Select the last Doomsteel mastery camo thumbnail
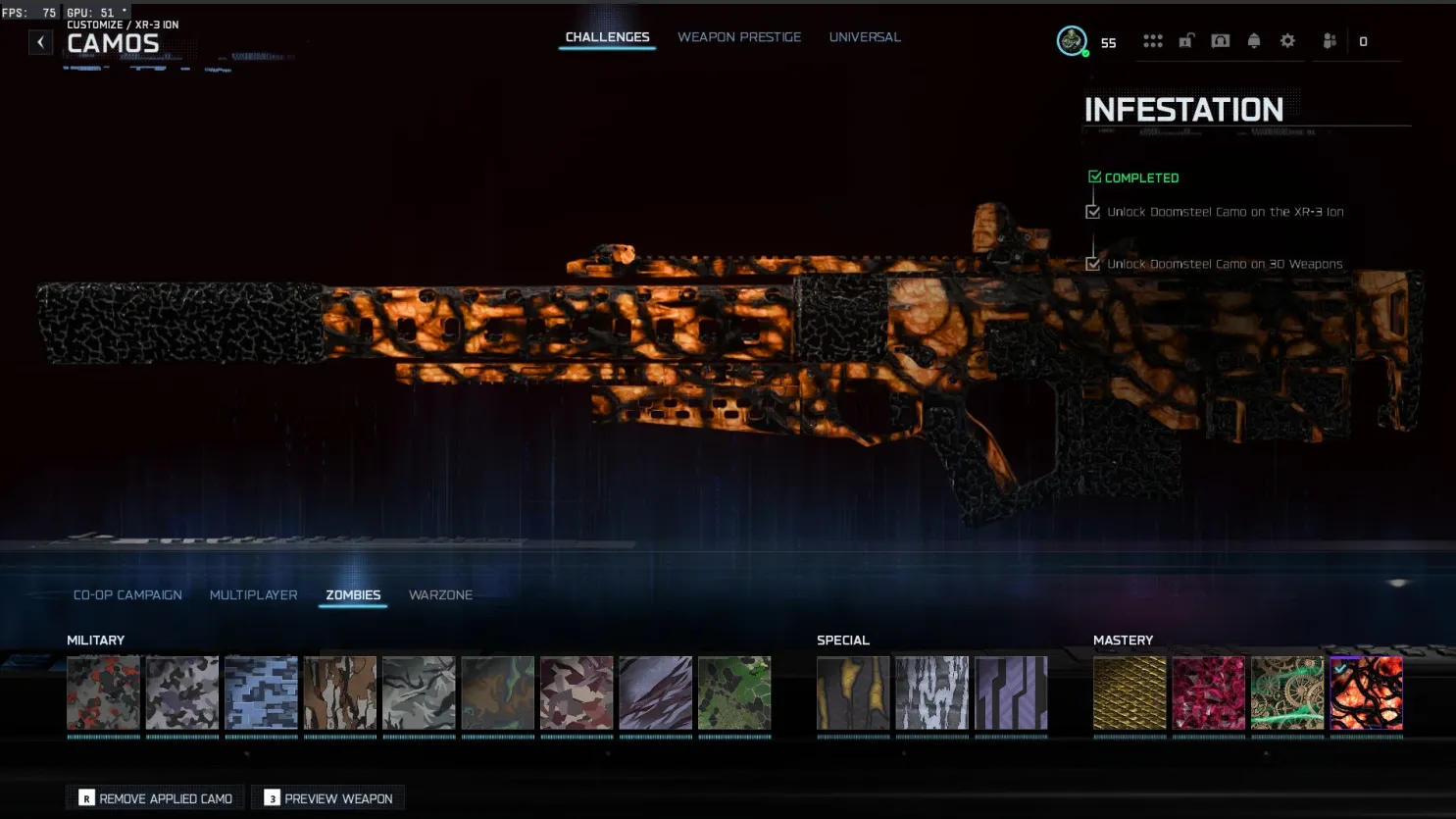This screenshot has height=819, width=1456. [x=1367, y=692]
